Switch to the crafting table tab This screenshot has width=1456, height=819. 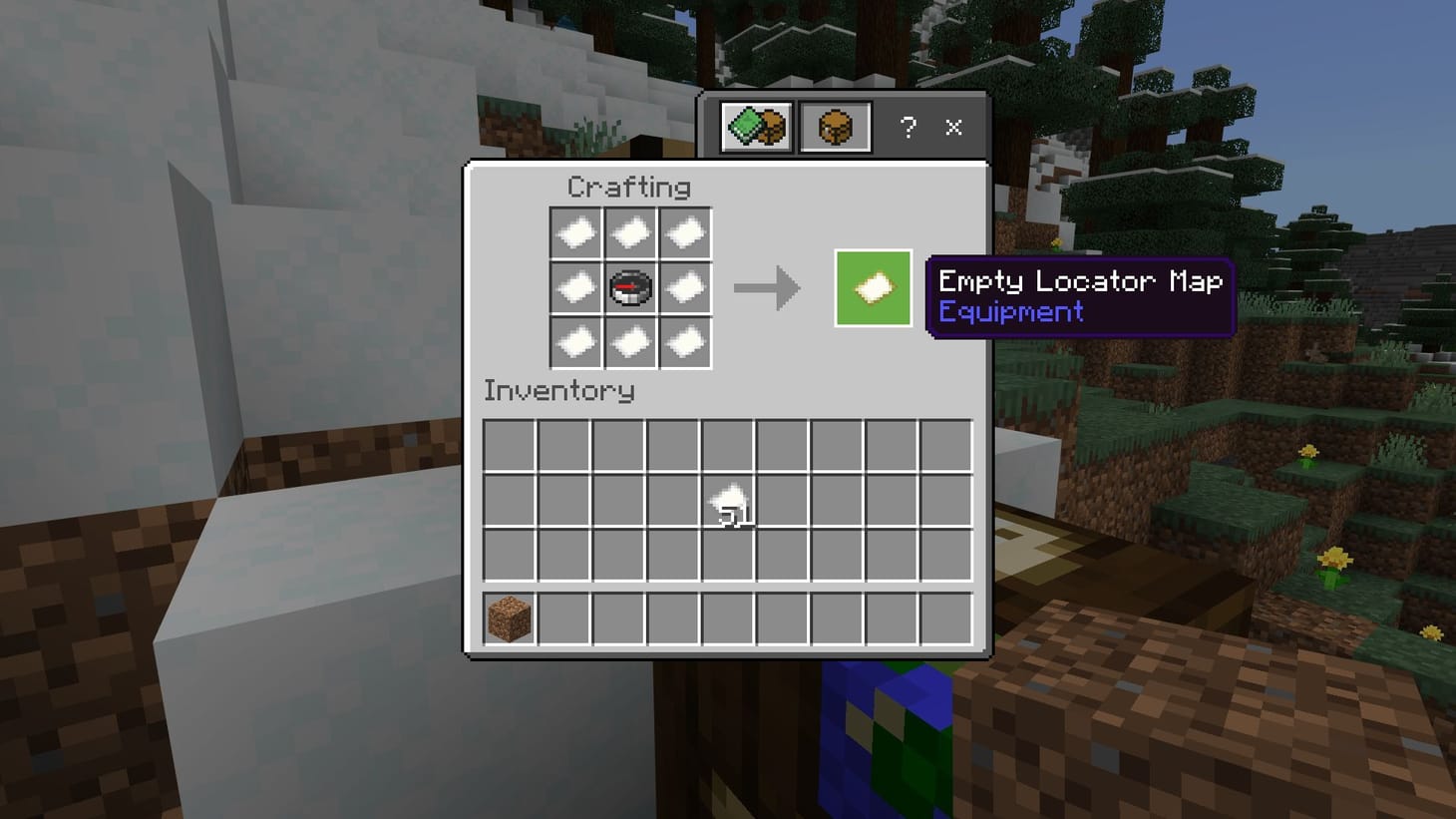[x=835, y=127]
